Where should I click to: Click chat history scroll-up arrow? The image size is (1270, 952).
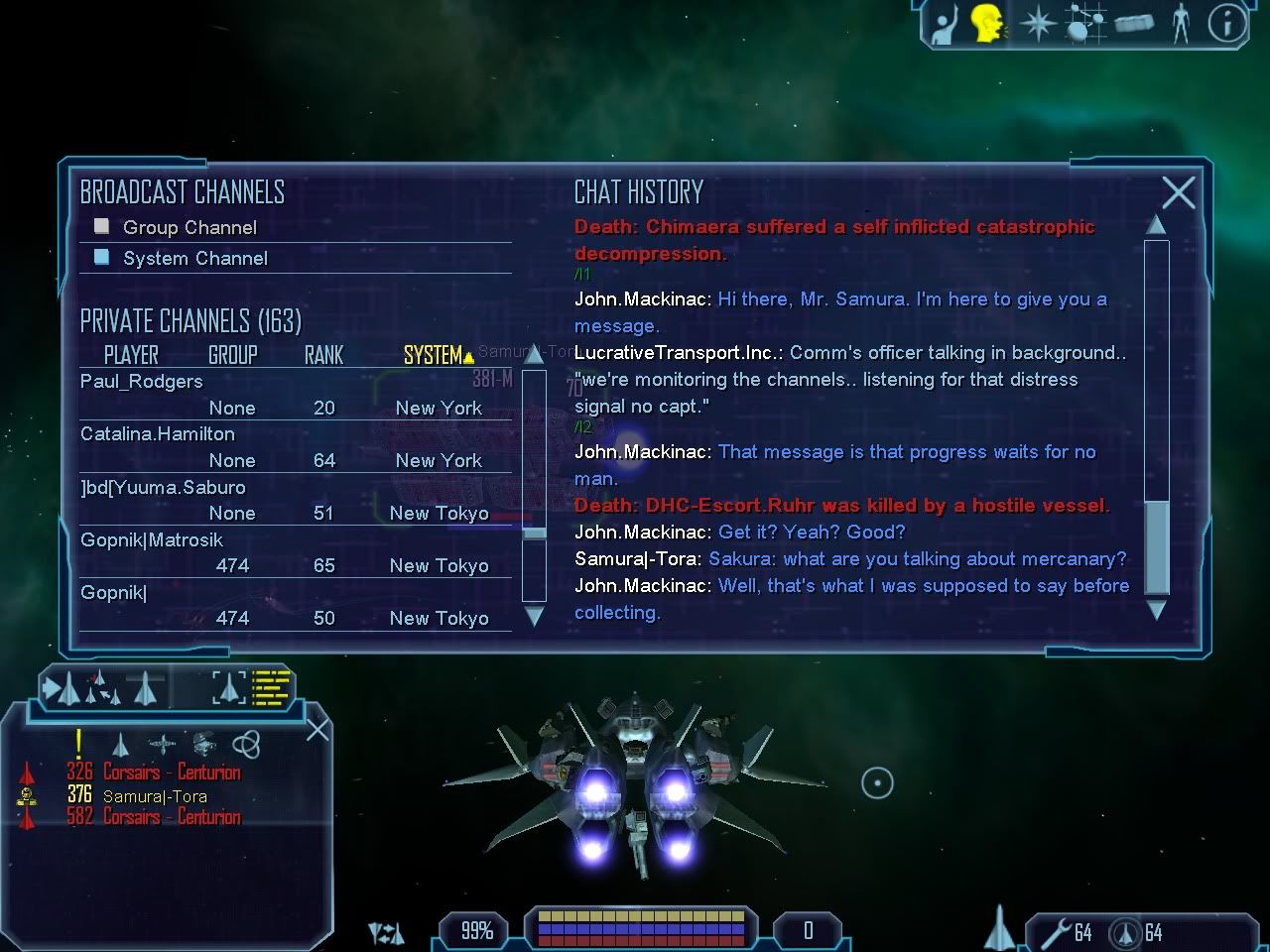click(1156, 225)
